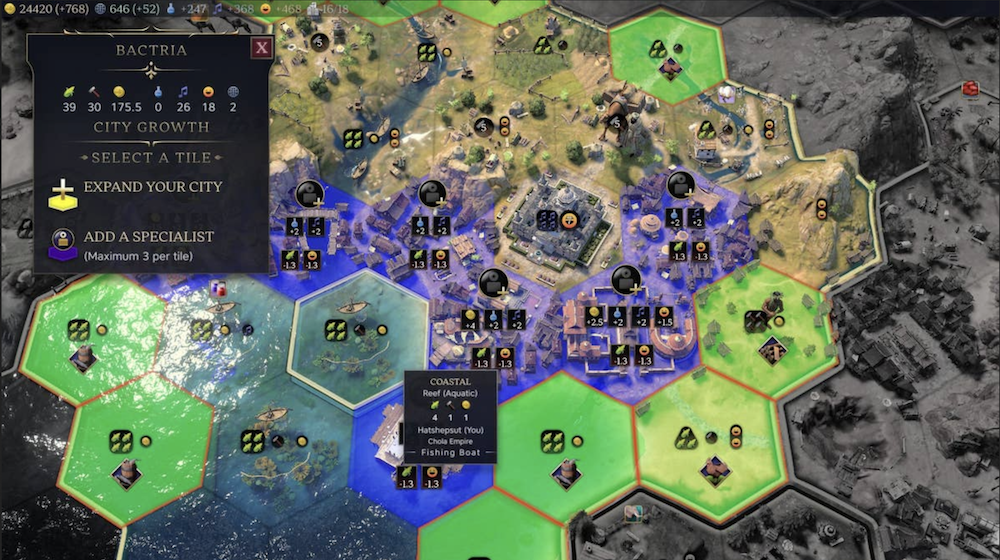The image size is (1000, 560).
Task: Close the Bactria city growth panel
Action: (261, 47)
